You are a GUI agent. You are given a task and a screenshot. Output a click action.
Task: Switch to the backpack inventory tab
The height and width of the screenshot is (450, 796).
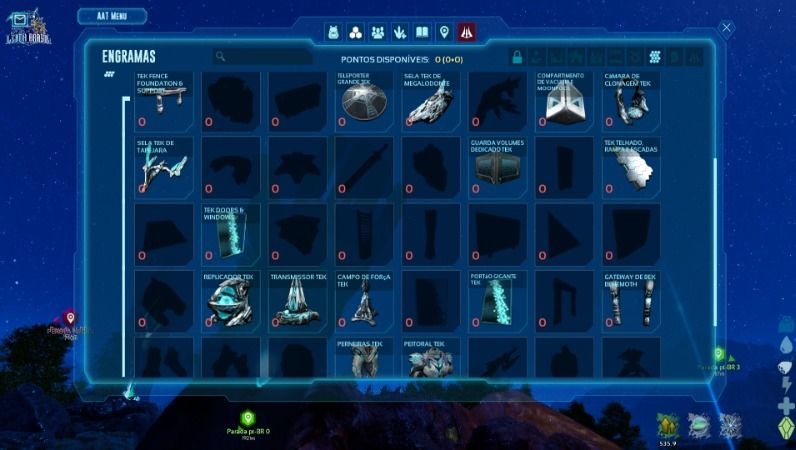pos(334,32)
